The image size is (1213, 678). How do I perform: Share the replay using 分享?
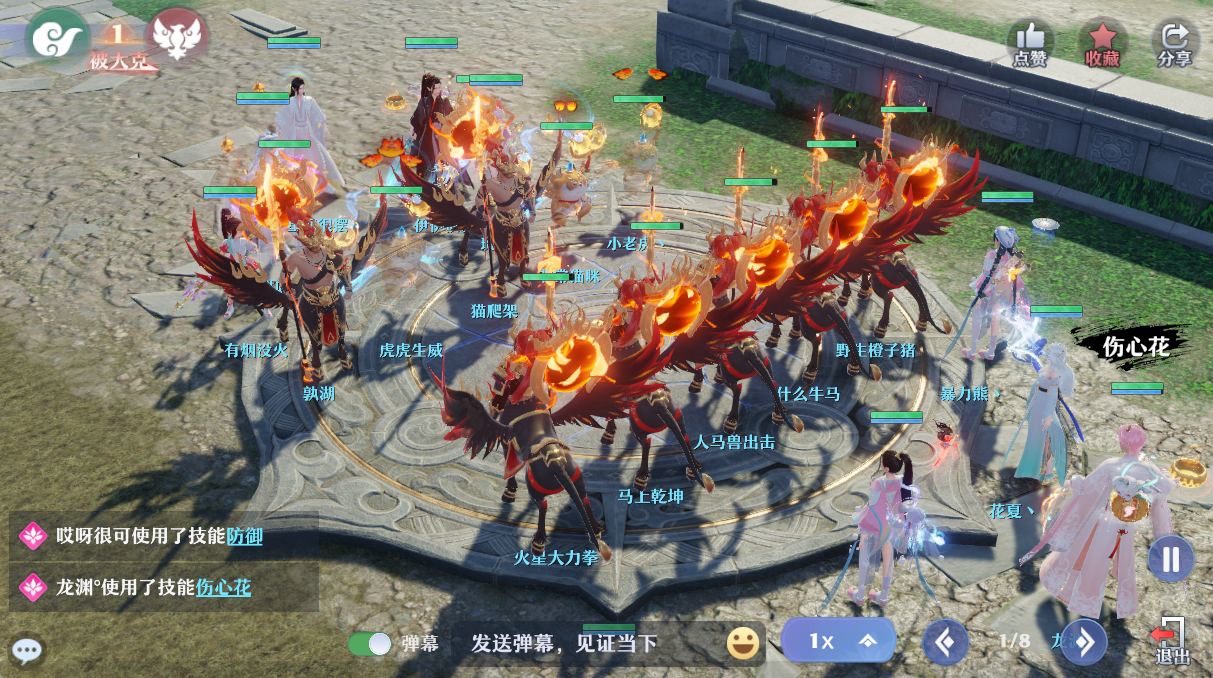pyautogui.click(x=1175, y=43)
